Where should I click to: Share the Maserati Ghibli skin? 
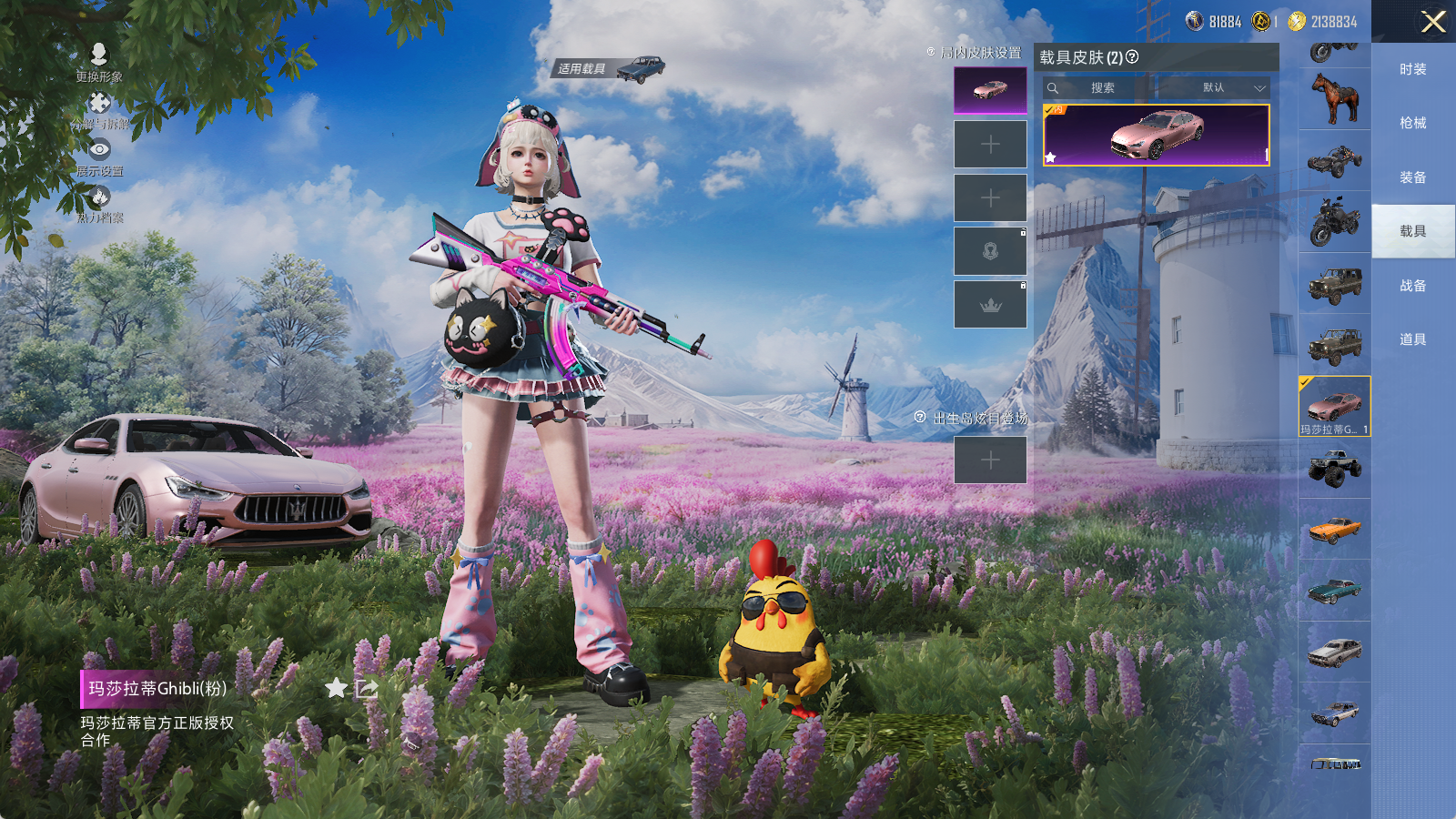point(366,688)
